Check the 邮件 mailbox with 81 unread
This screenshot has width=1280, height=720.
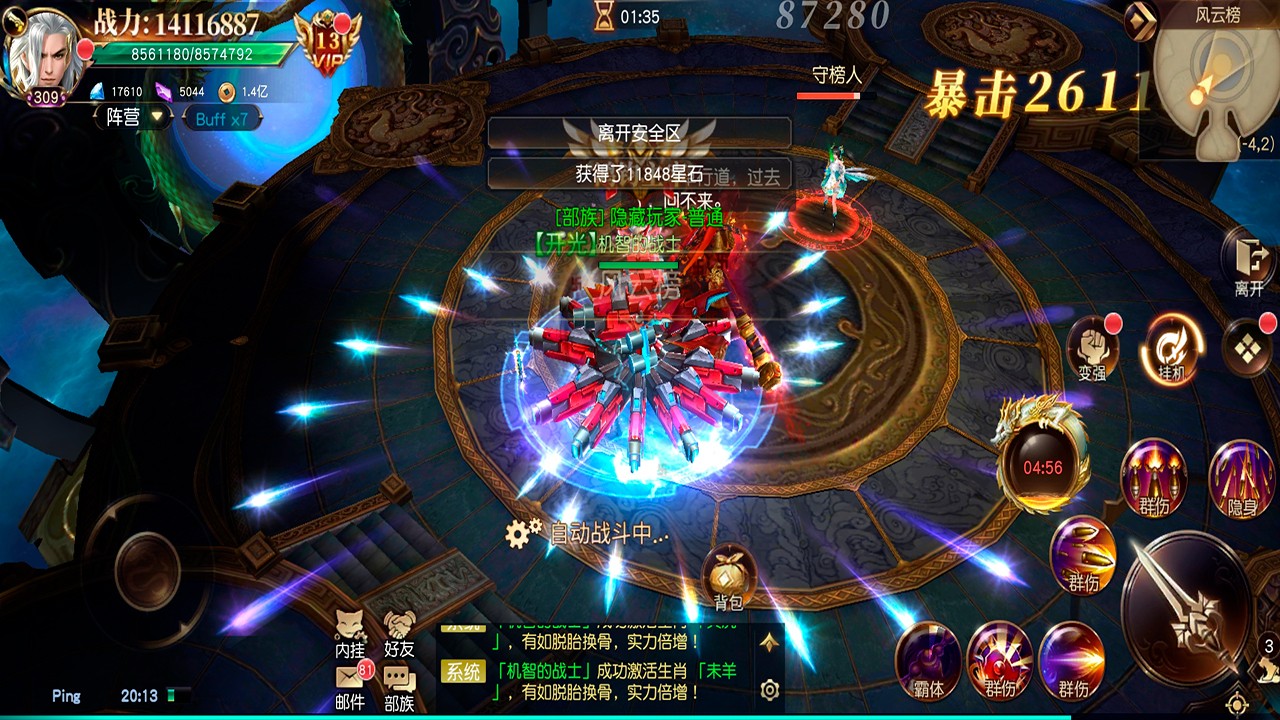[x=349, y=683]
